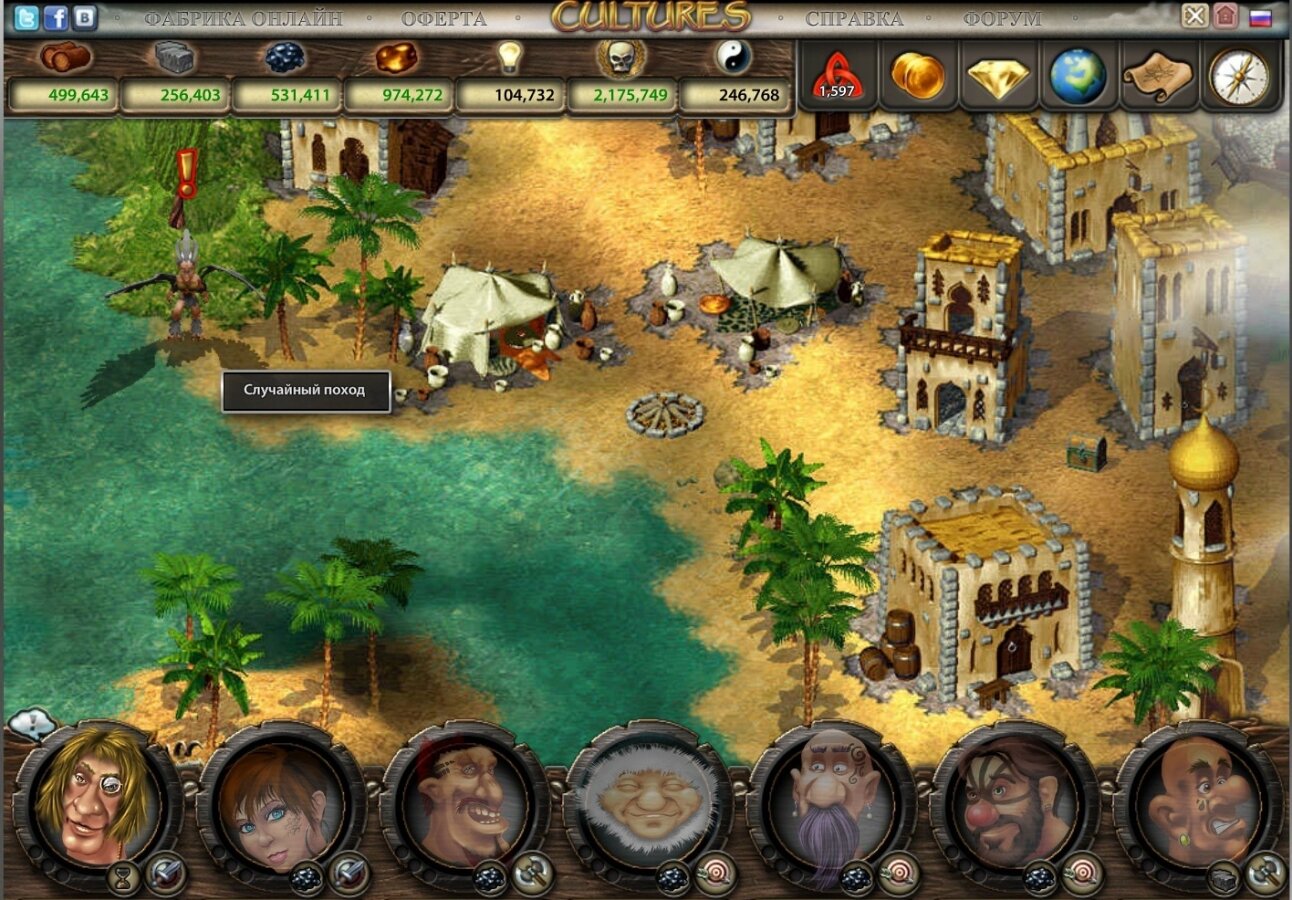
Task: Open the СПРАВКА help page
Action: point(854,18)
